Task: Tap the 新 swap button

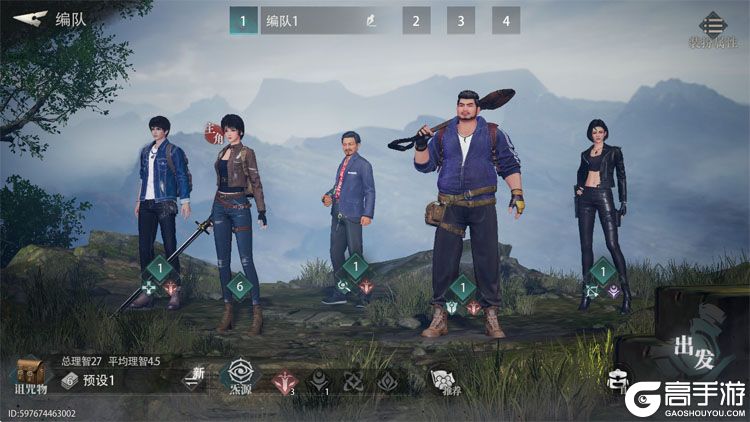Action: coord(195,377)
